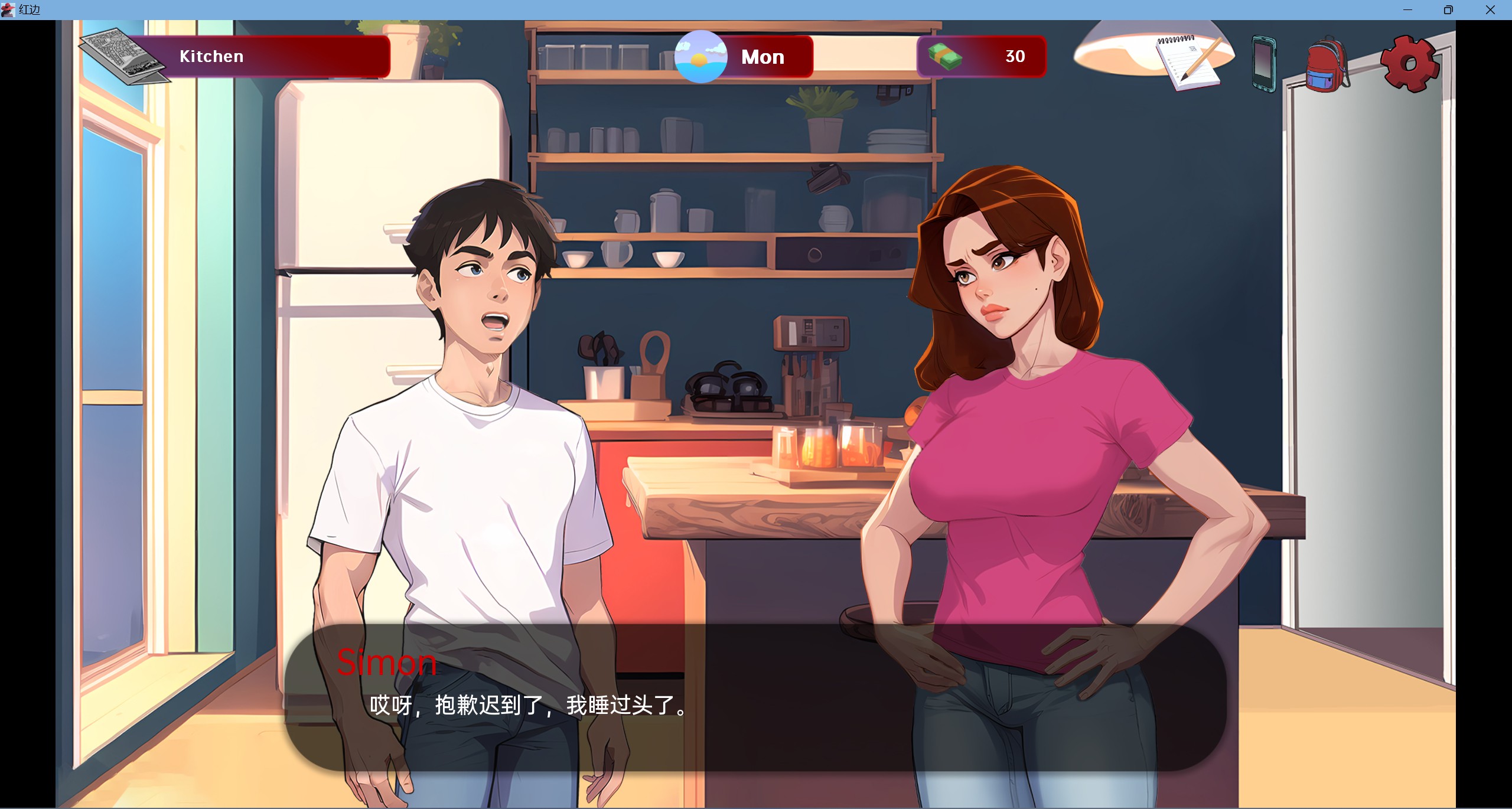1512x809 pixels.
Task: Click the map icon beside Kitchen banner
Action: tap(123, 56)
